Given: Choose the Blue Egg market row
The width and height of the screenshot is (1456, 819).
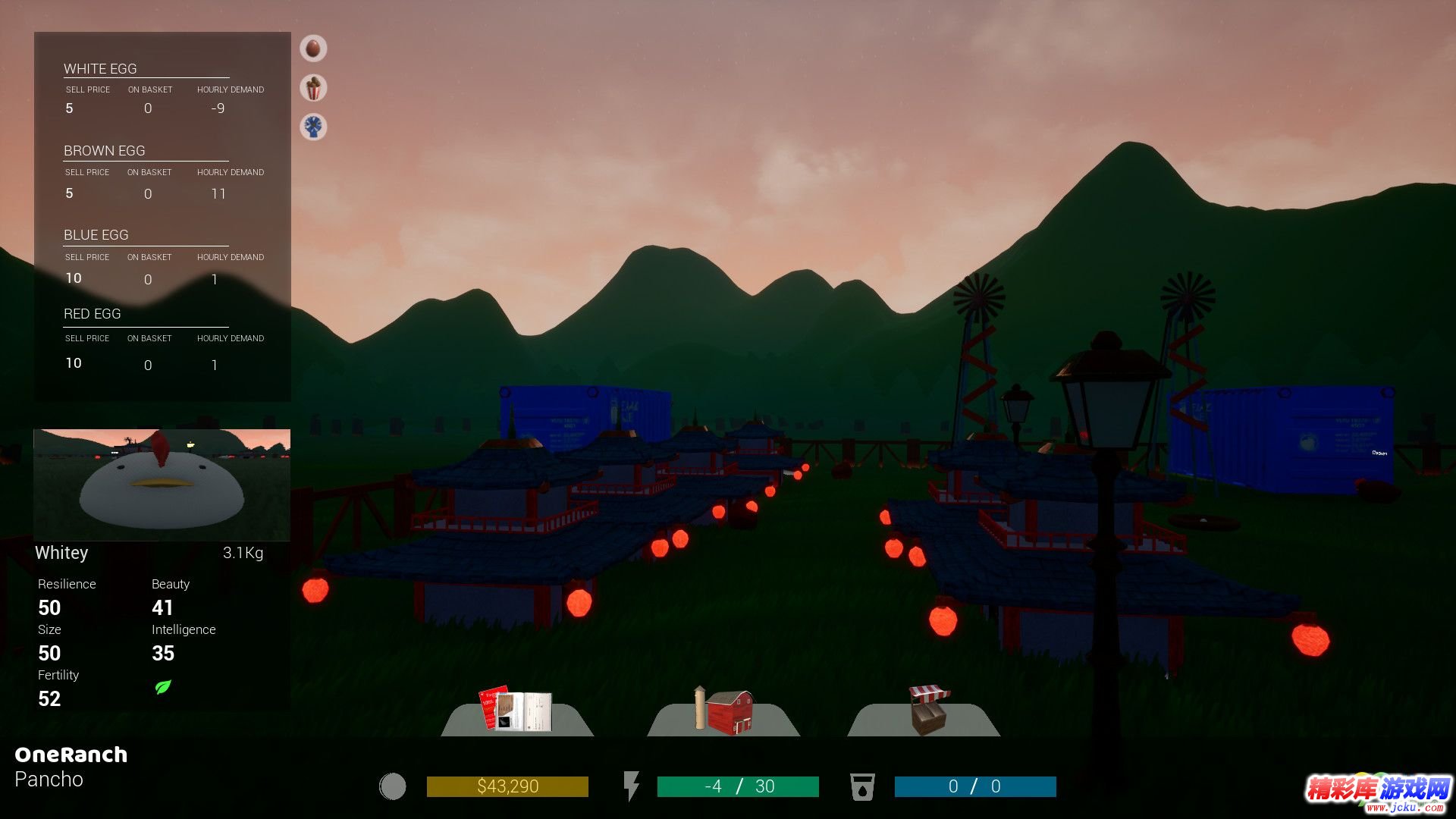Looking at the screenshot, I should tap(162, 257).
